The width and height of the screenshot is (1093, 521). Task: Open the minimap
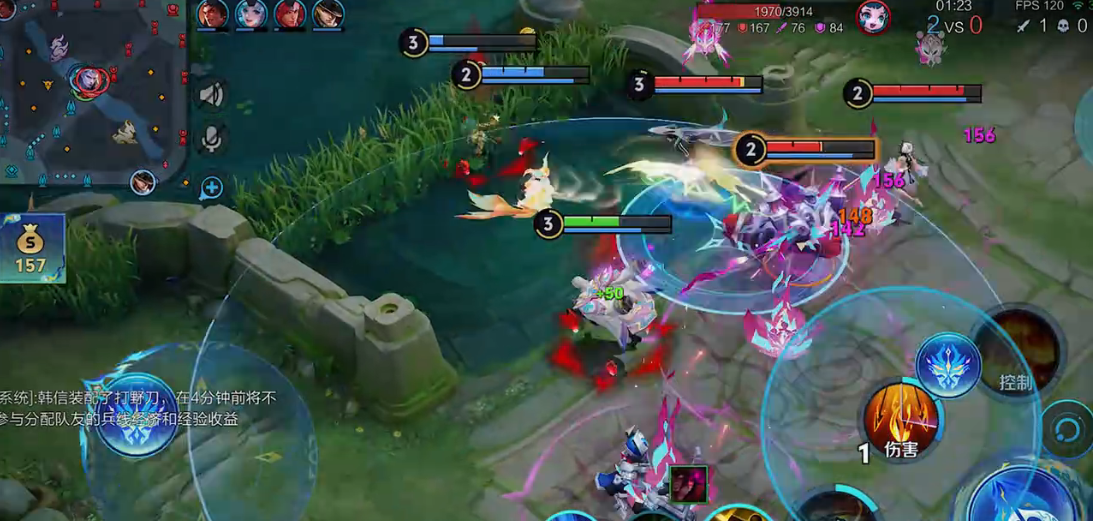pos(93,92)
